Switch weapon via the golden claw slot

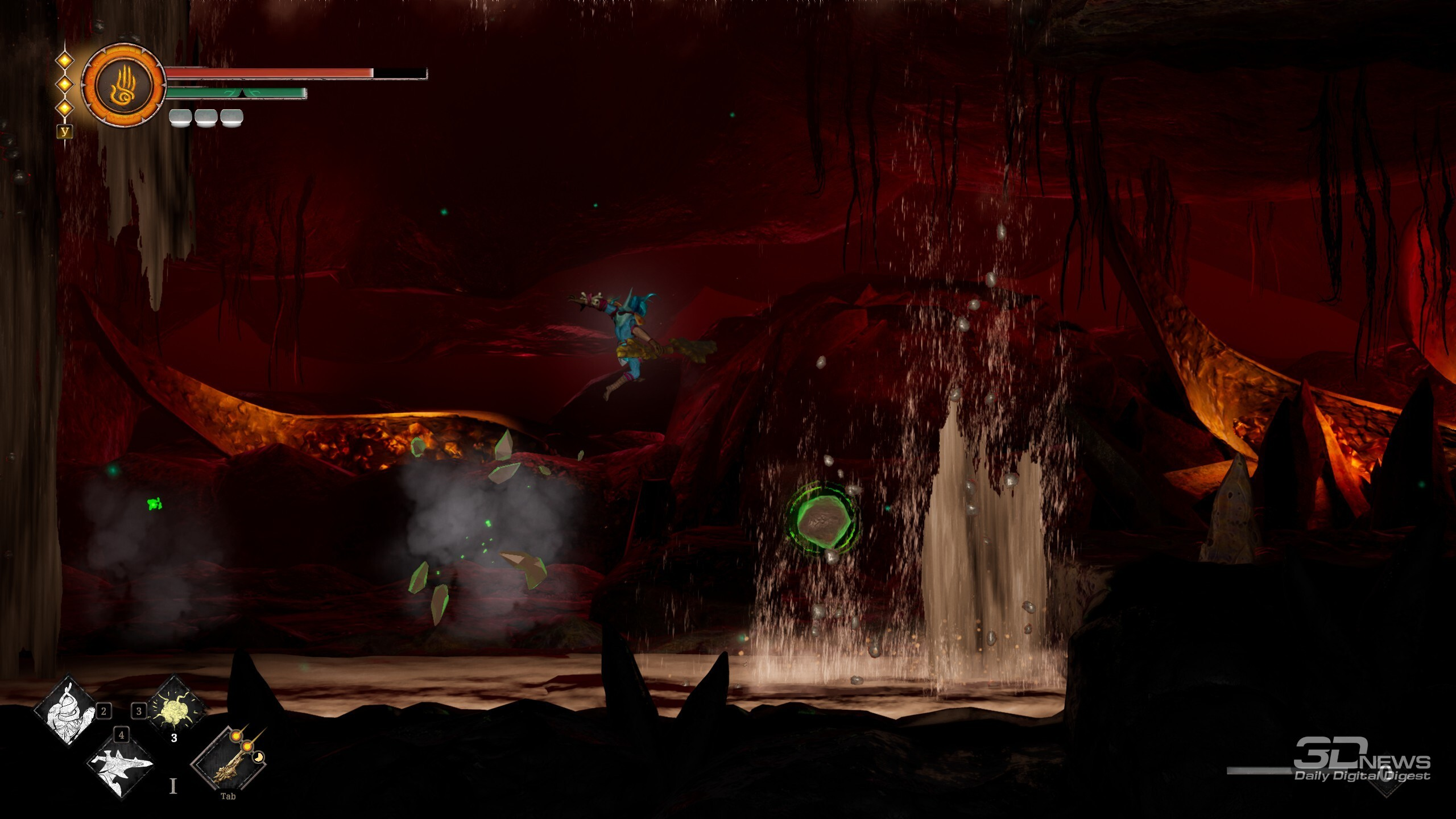(230, 760)
